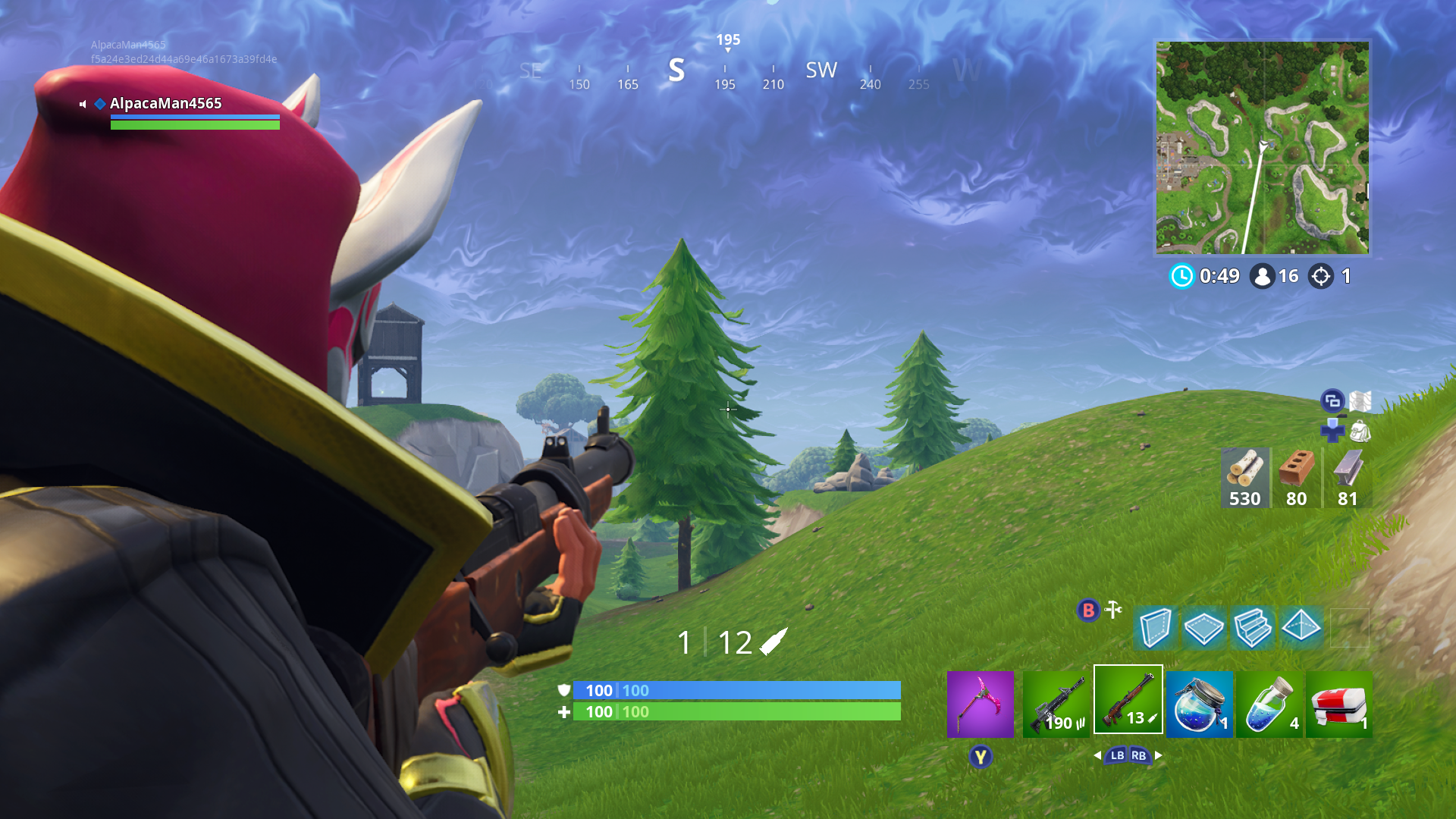Select the brick resource icon

click(x=1295, y=466)
